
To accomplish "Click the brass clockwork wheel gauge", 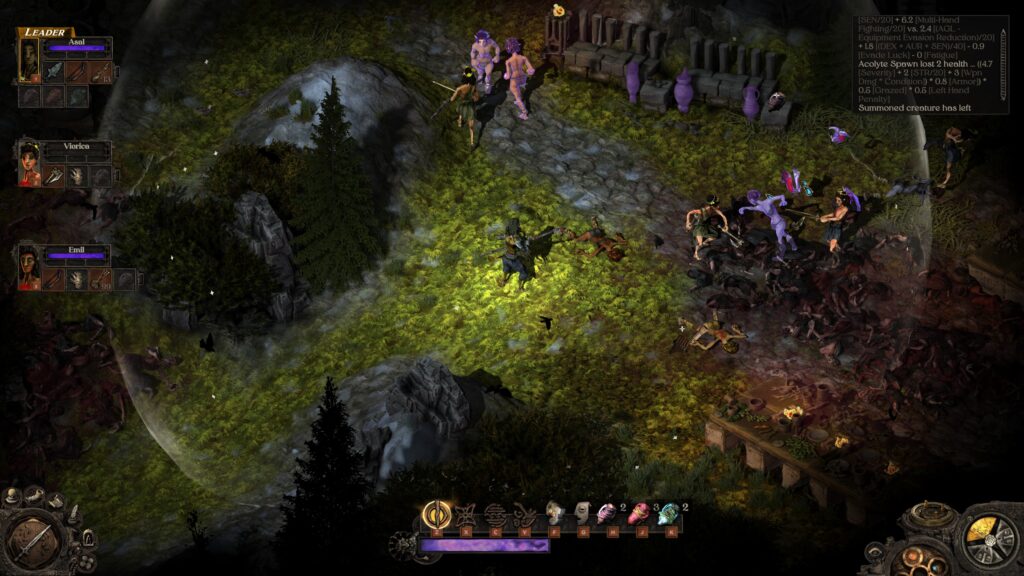I will [x=988, y=540].
